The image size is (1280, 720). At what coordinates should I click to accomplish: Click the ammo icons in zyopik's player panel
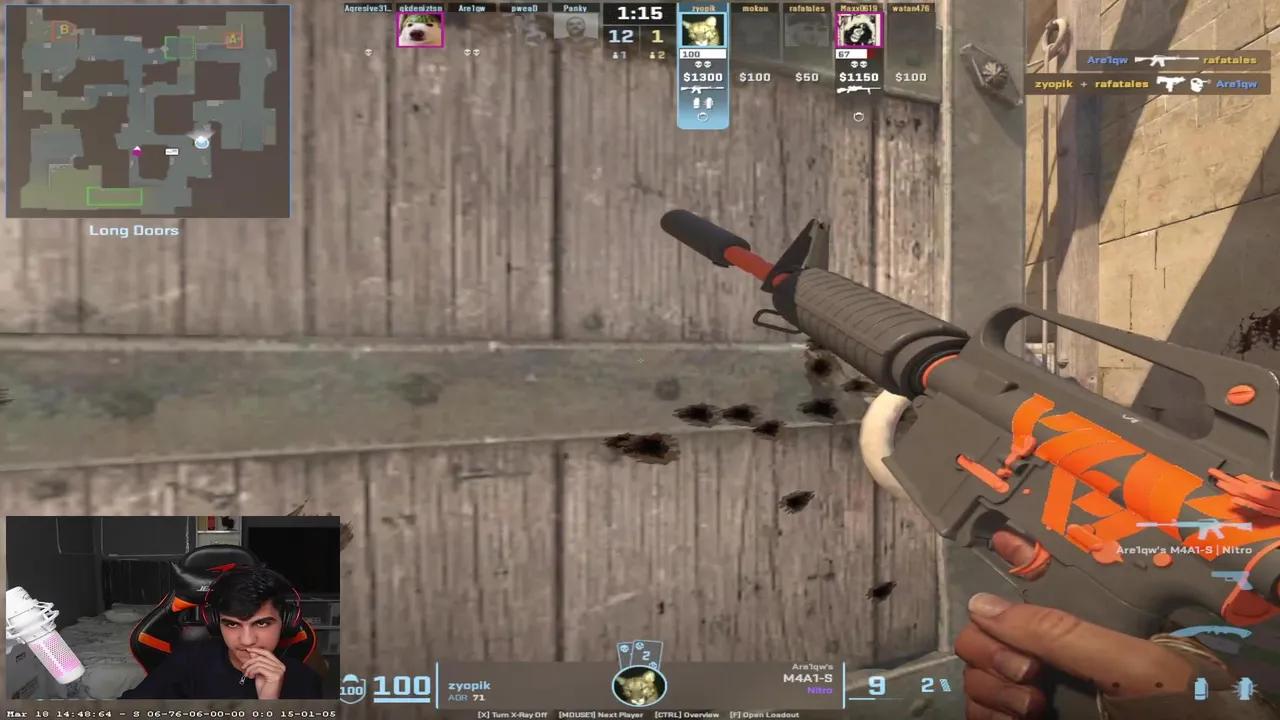702,100
